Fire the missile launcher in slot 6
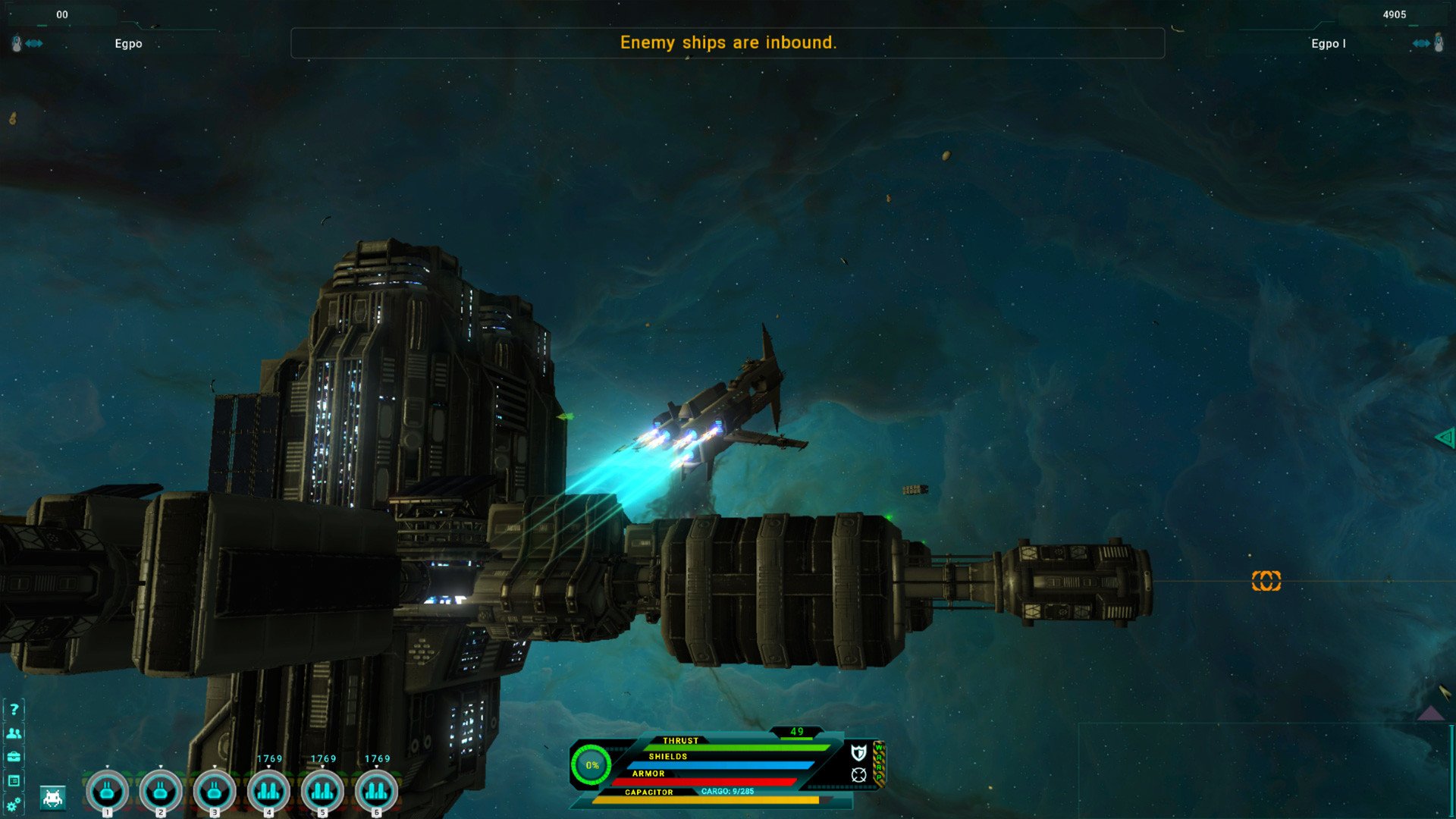The image size is (1456, 819). tap(376, 792)
